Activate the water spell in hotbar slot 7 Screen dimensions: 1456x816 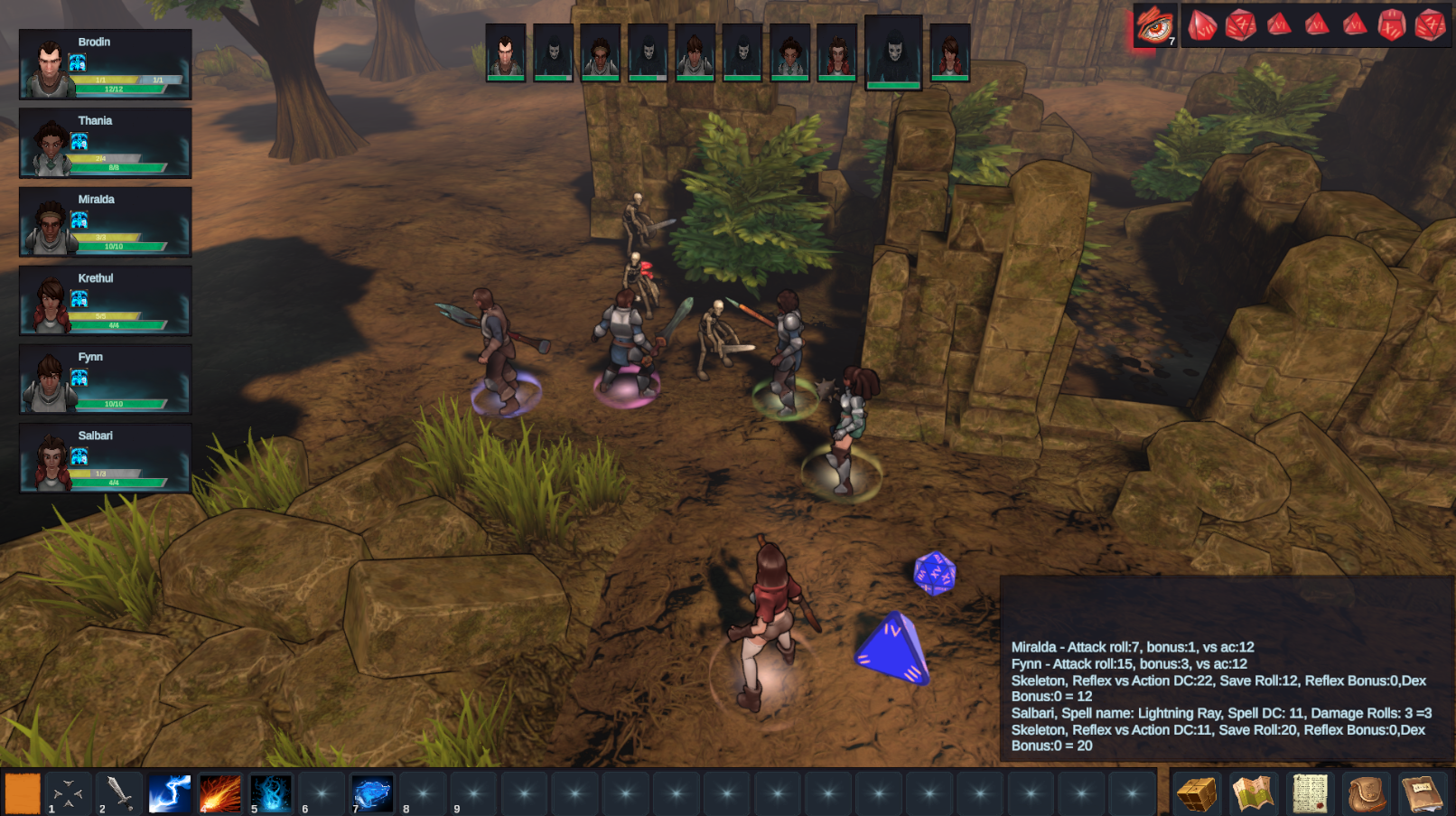373,791
